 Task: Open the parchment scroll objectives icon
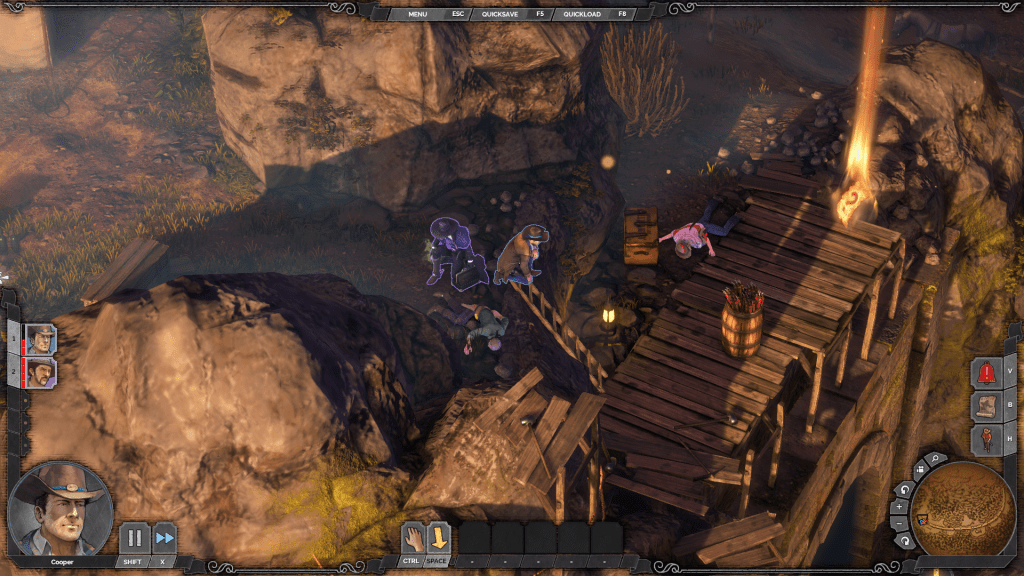pyautogui.click(x=987, y=406)
